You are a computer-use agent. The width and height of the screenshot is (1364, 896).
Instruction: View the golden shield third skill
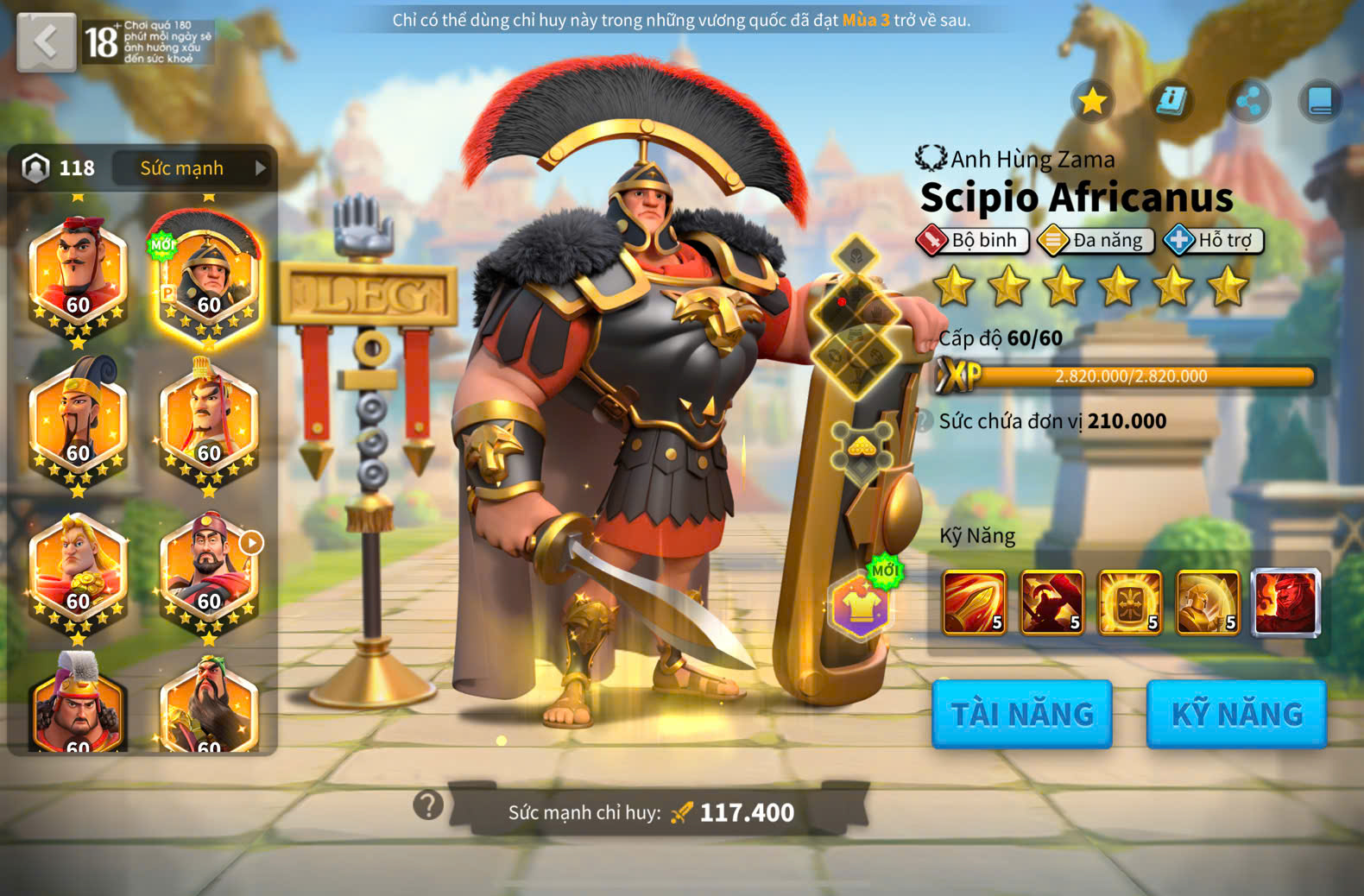1129,602
